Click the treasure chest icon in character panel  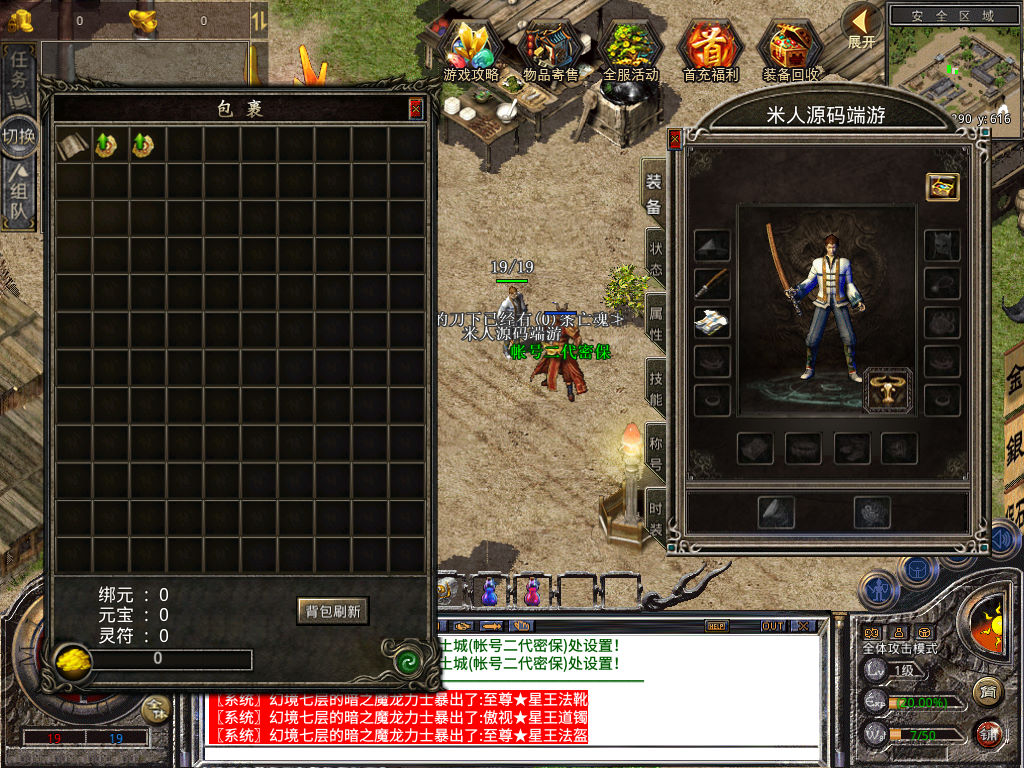pyautogui.click(x=942, y=186)
